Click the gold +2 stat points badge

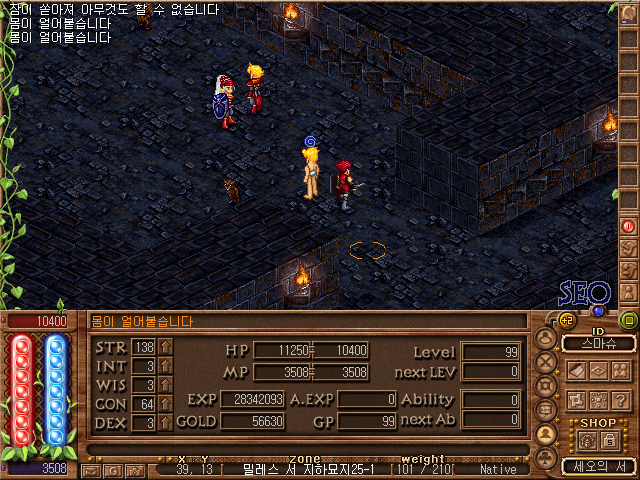click(x=566, y=320)
